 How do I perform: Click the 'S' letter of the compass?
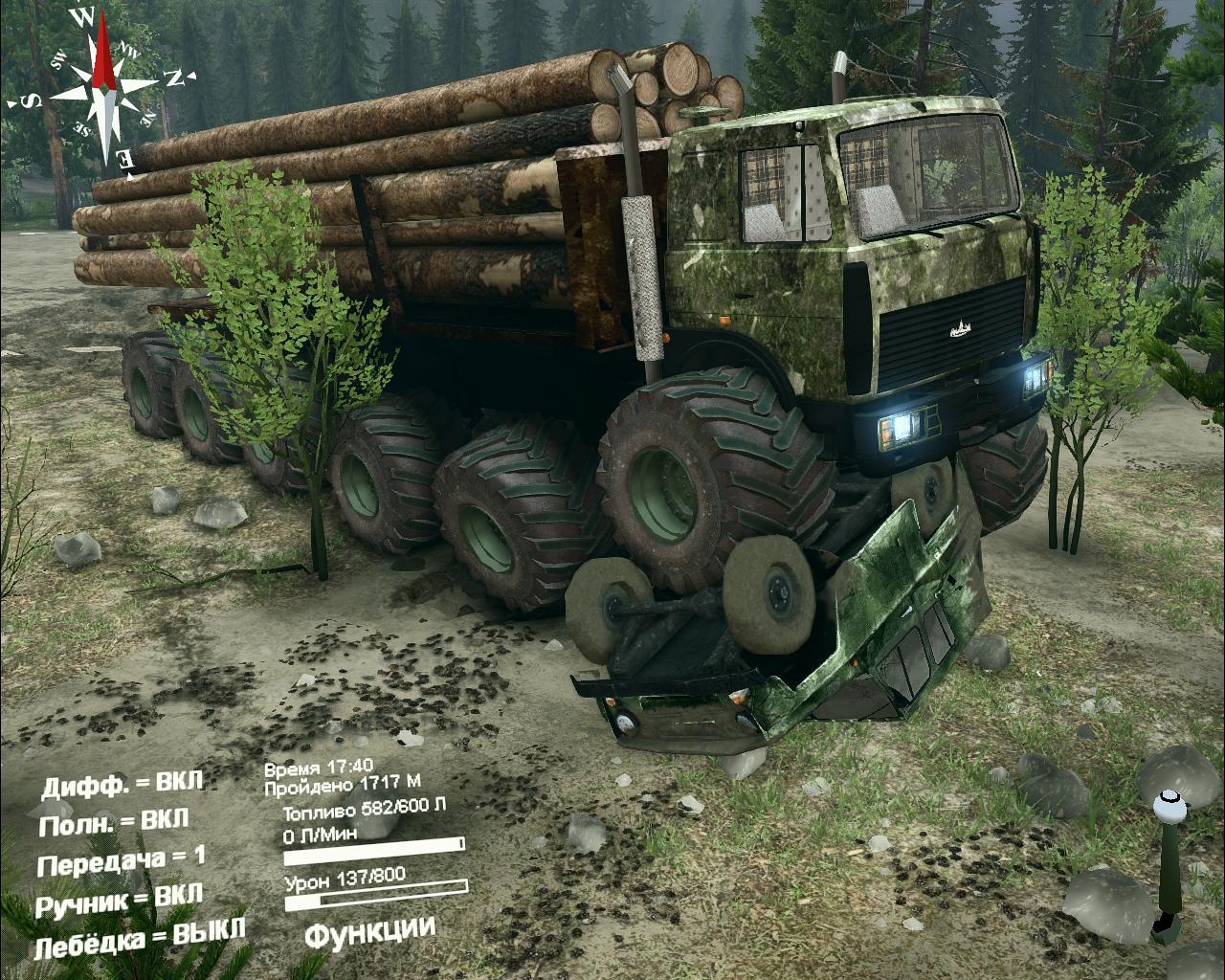[x=30, y=100]
